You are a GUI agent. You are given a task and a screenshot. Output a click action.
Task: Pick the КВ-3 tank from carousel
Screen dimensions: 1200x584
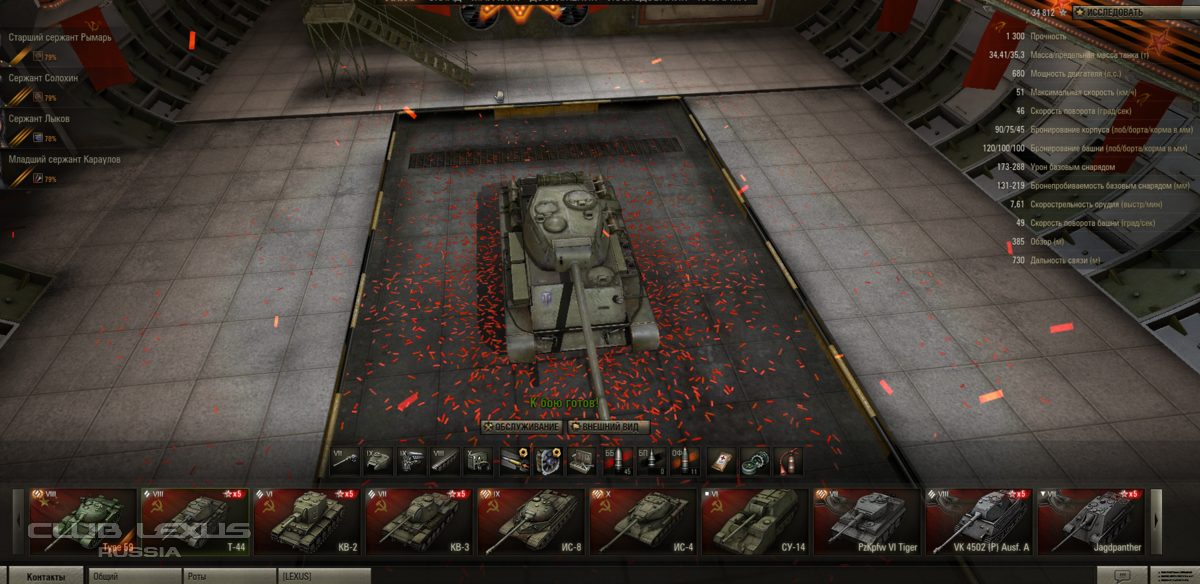420,521
